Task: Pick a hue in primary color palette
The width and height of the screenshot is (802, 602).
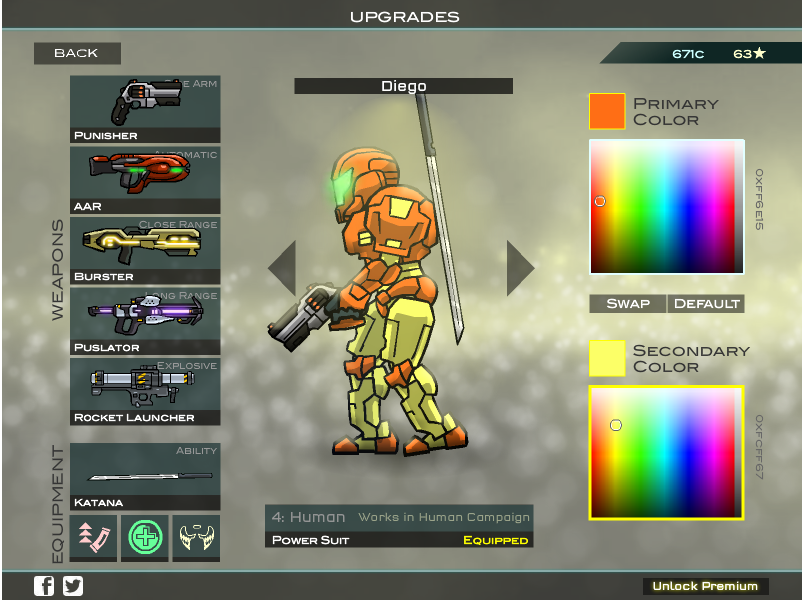Action: [666, 207]
